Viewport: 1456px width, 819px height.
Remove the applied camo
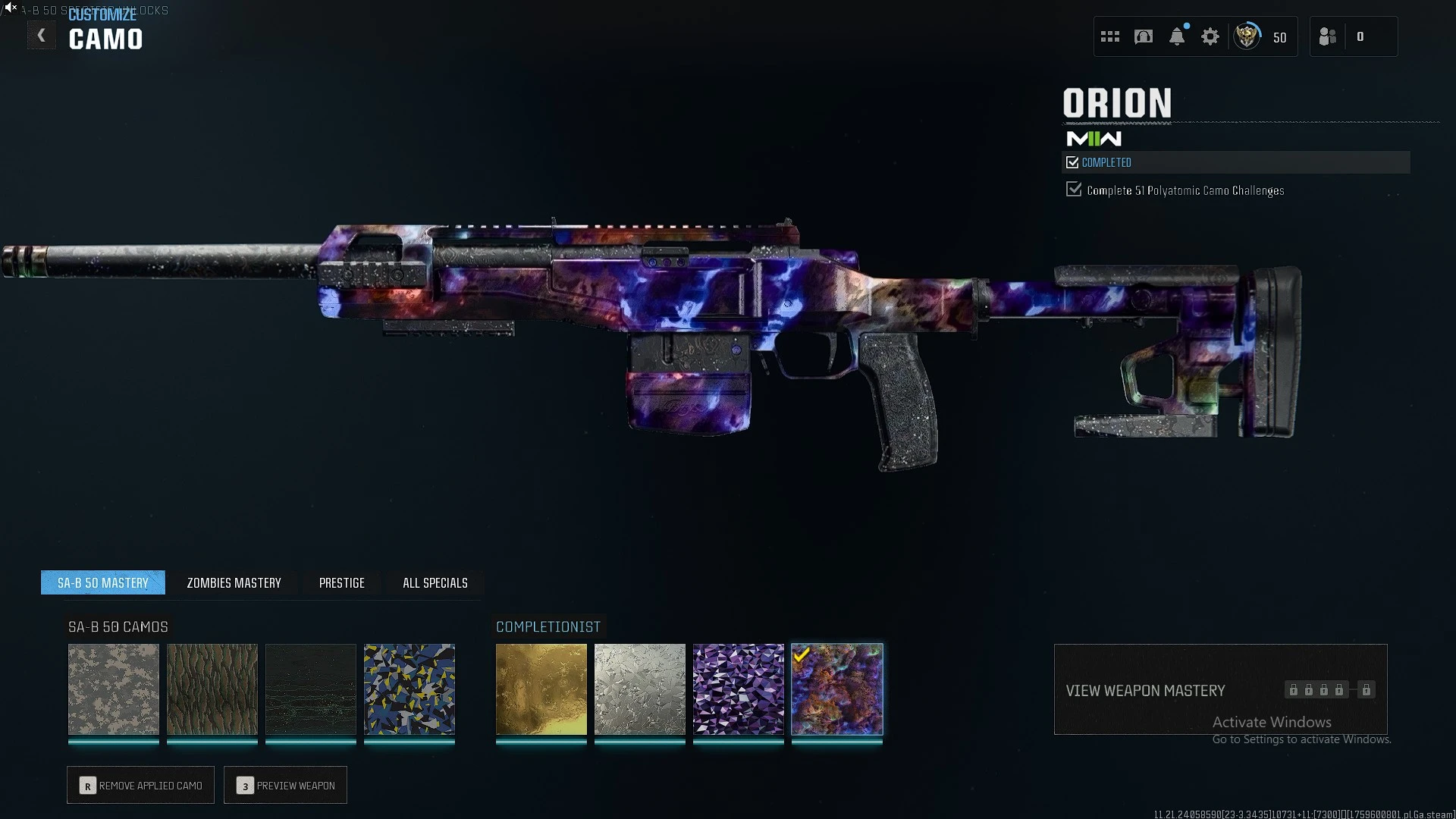[141, 786]
